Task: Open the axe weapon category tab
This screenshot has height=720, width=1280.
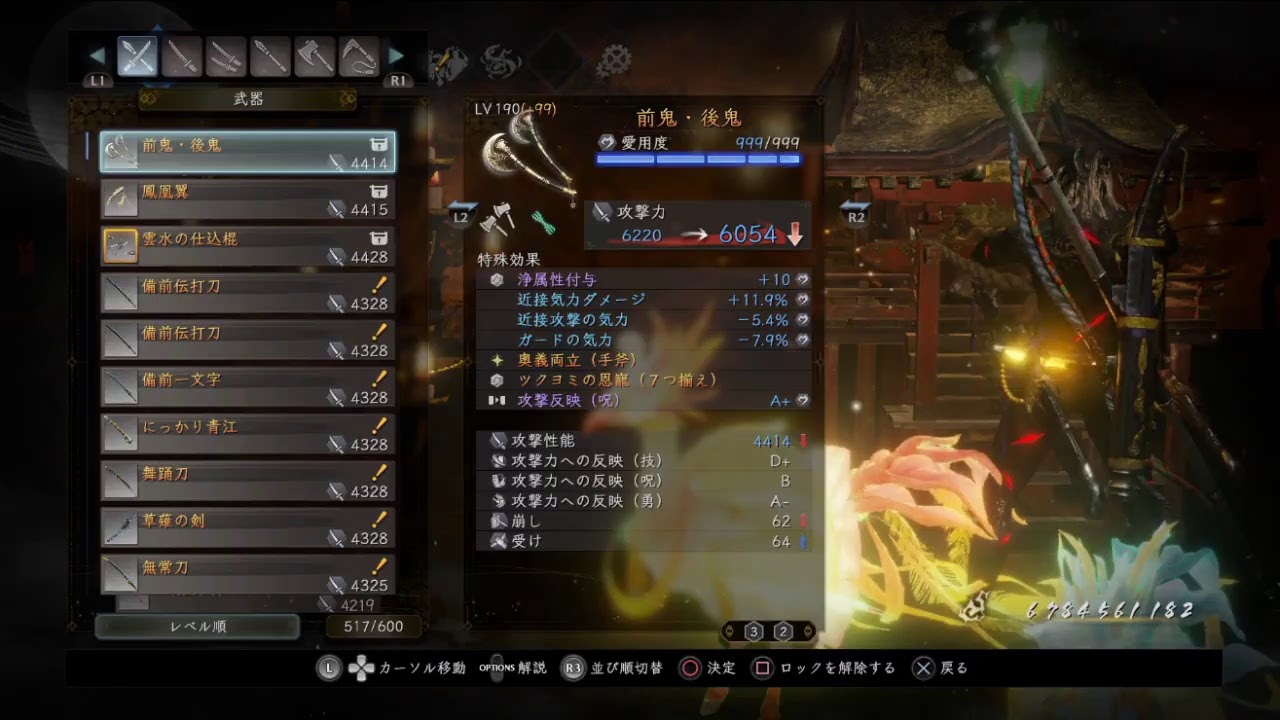Action: 314,57
